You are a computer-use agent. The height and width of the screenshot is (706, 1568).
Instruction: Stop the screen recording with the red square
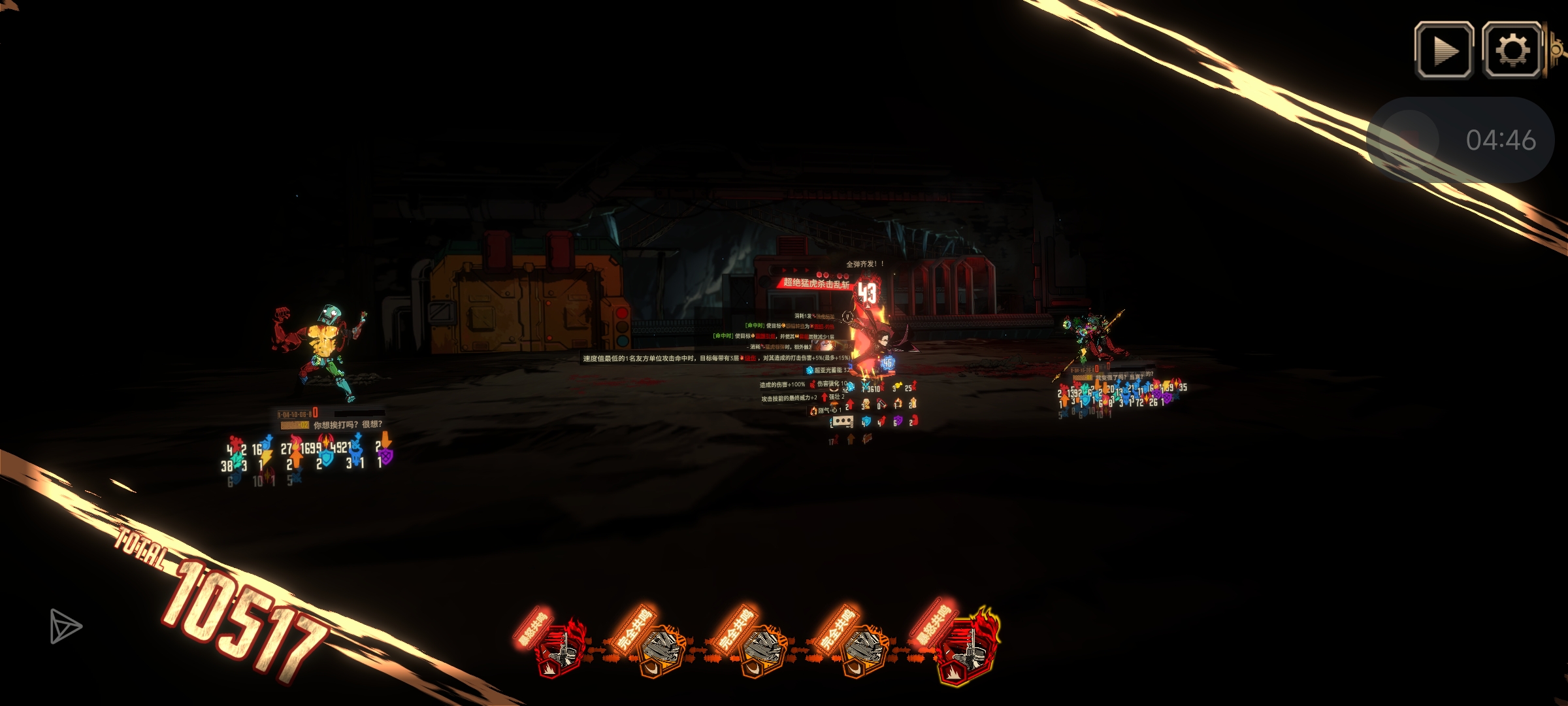[1410, 139]
